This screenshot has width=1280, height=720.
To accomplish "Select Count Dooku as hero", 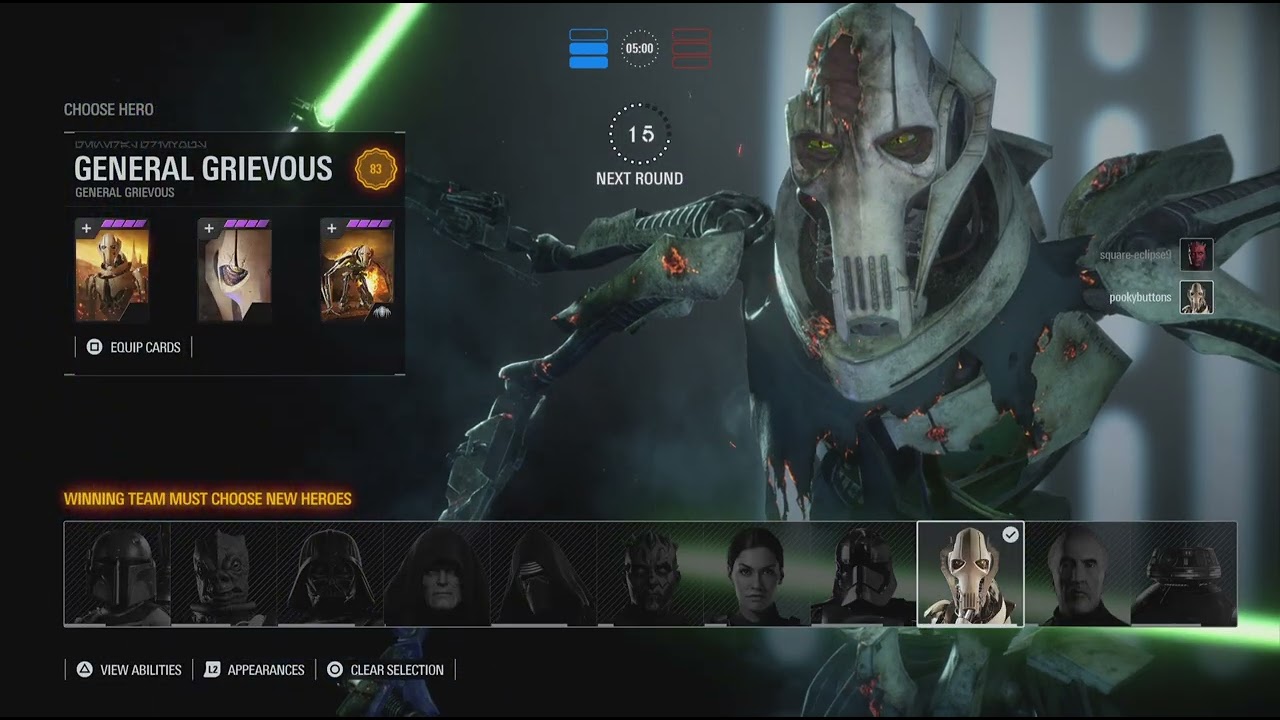I will point(1077,575).
